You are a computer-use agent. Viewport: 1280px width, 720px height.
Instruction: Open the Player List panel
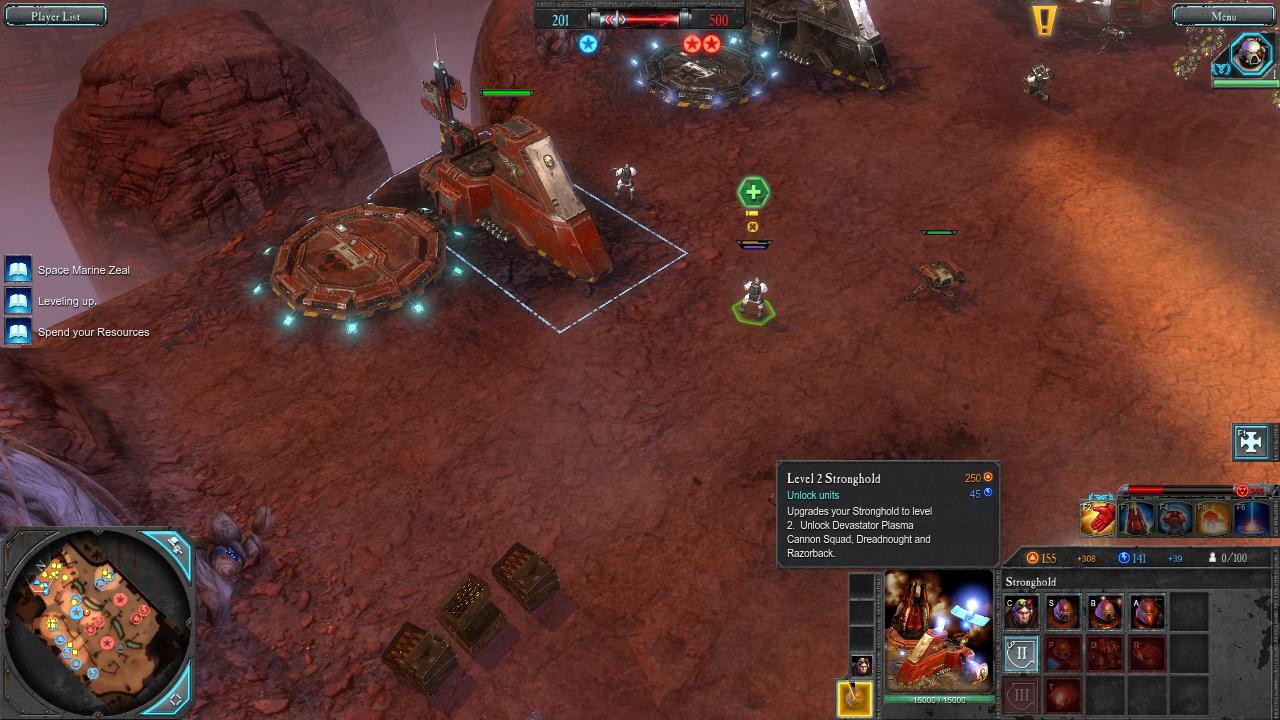(56, 16)
